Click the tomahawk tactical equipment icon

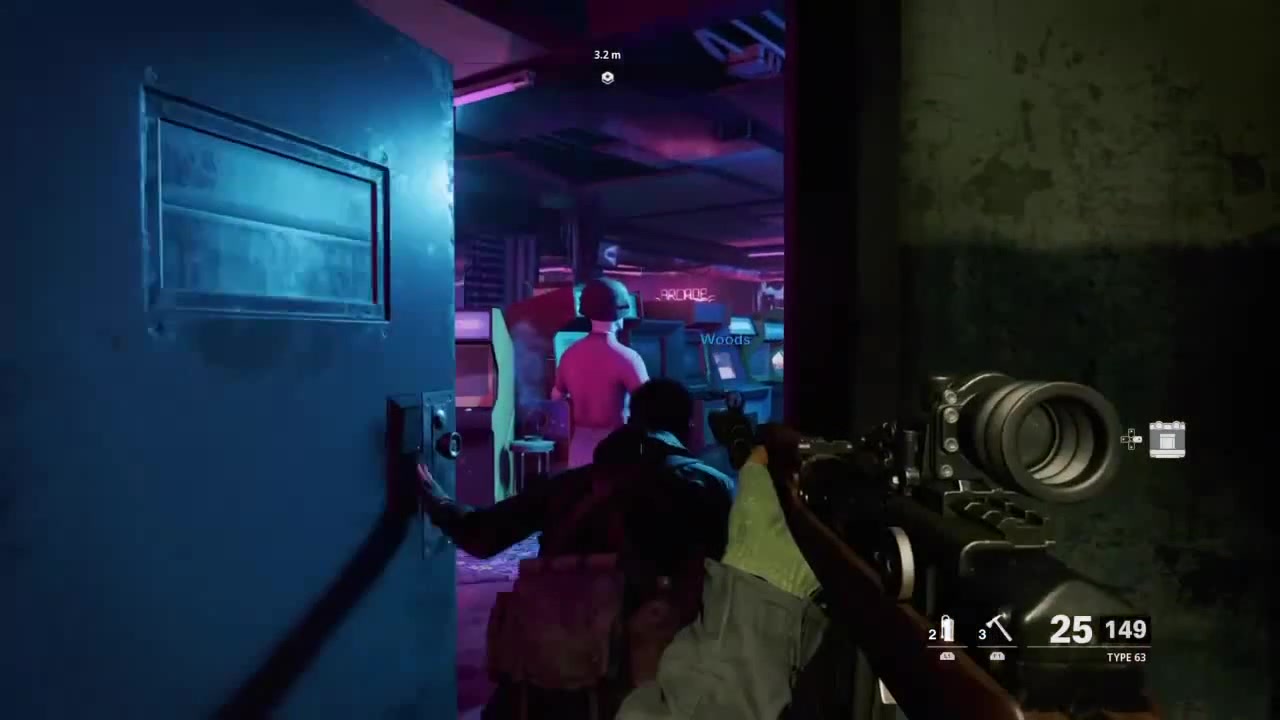coord(1000,626)
